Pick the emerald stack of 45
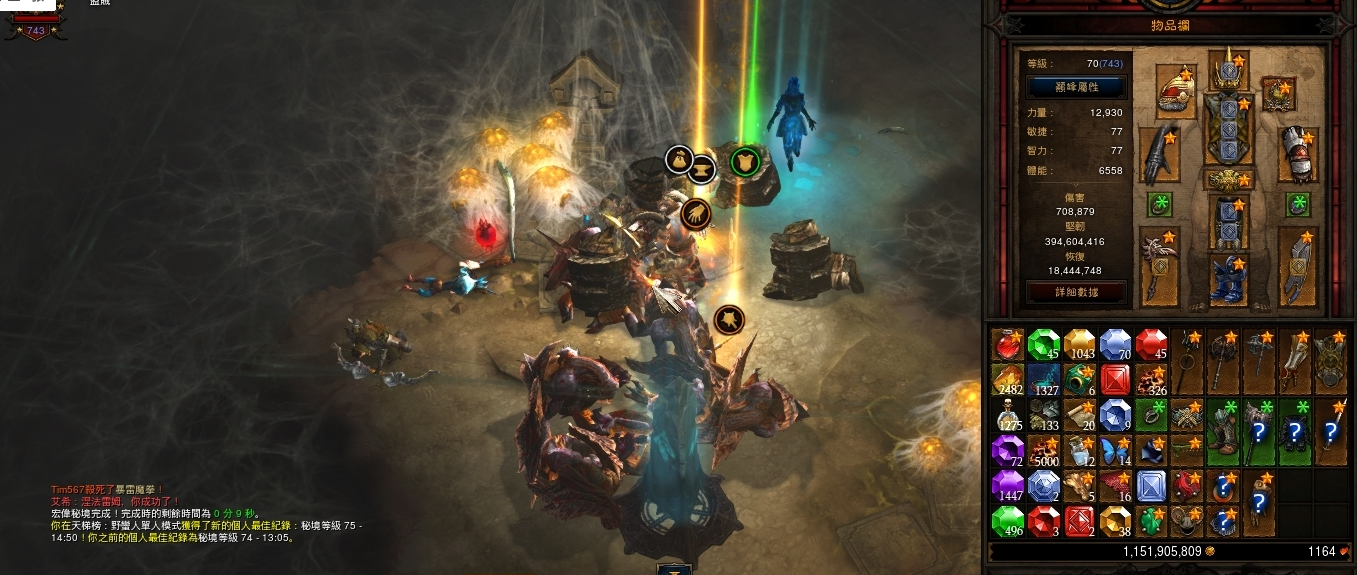Viewport: 1357px width, 575px height. pos(1043,345)
